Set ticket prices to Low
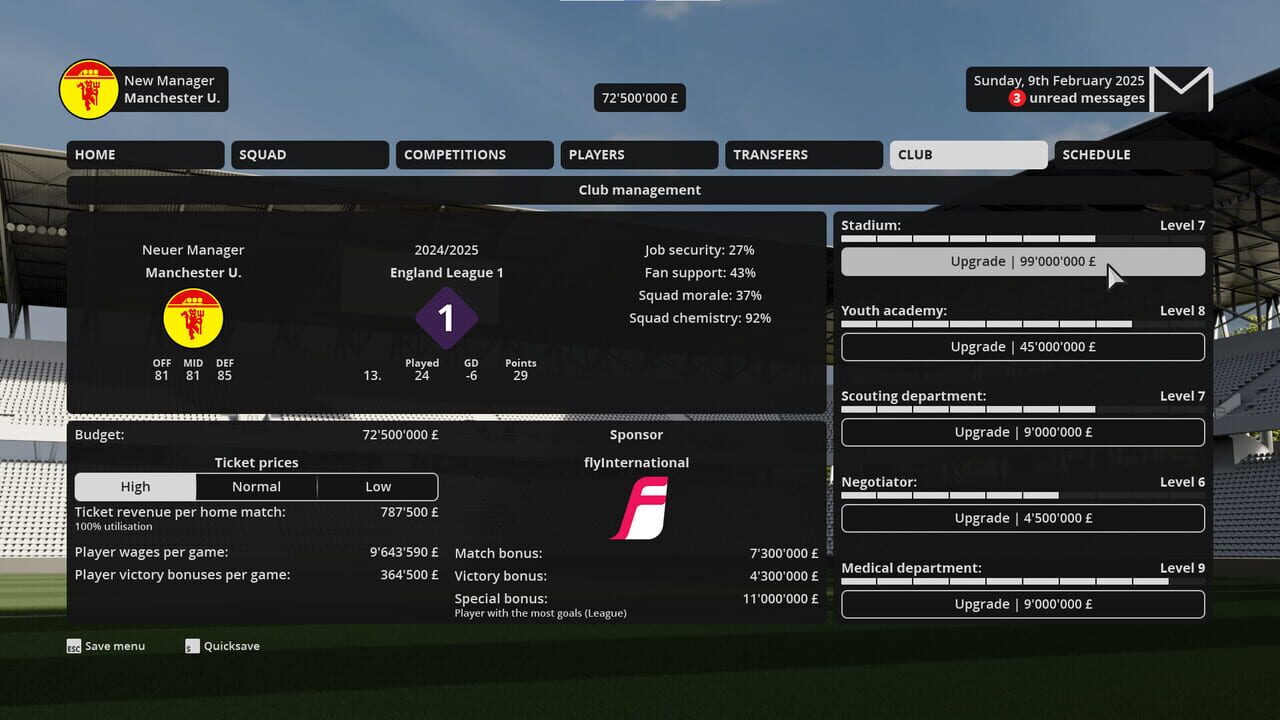The image size is (1280, 720). tap(377, 486)
